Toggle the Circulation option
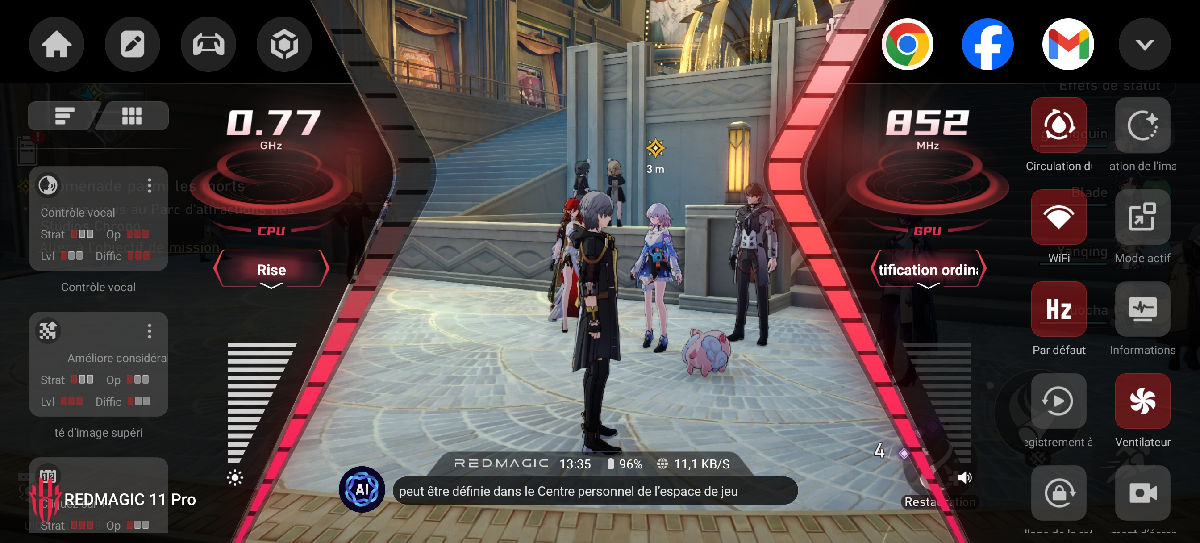1200x543 pixels. coord(1058,126)
